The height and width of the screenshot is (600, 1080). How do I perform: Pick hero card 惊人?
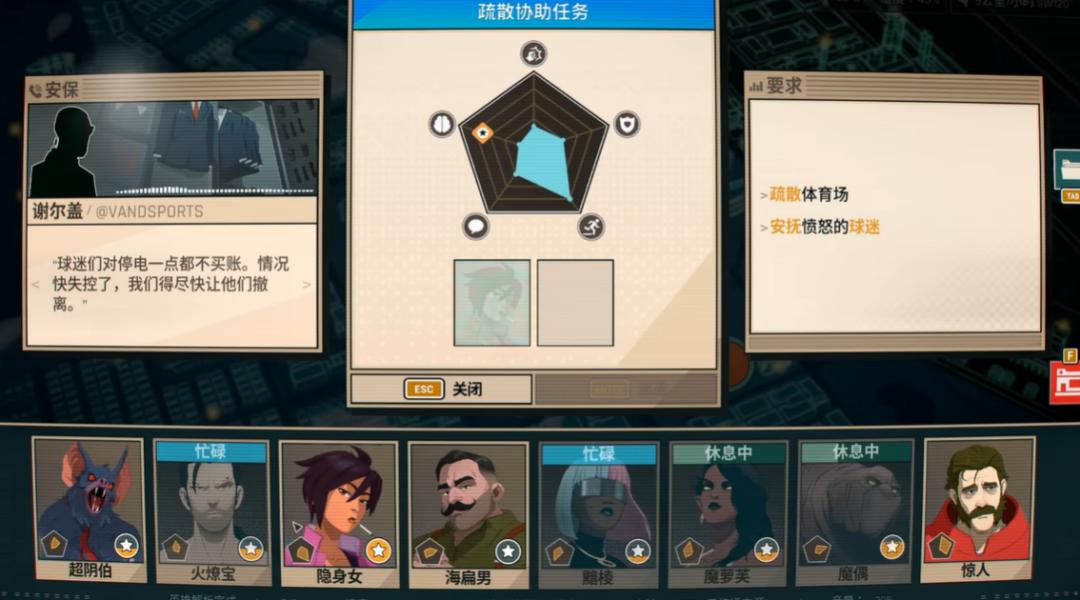click(976, 510)
